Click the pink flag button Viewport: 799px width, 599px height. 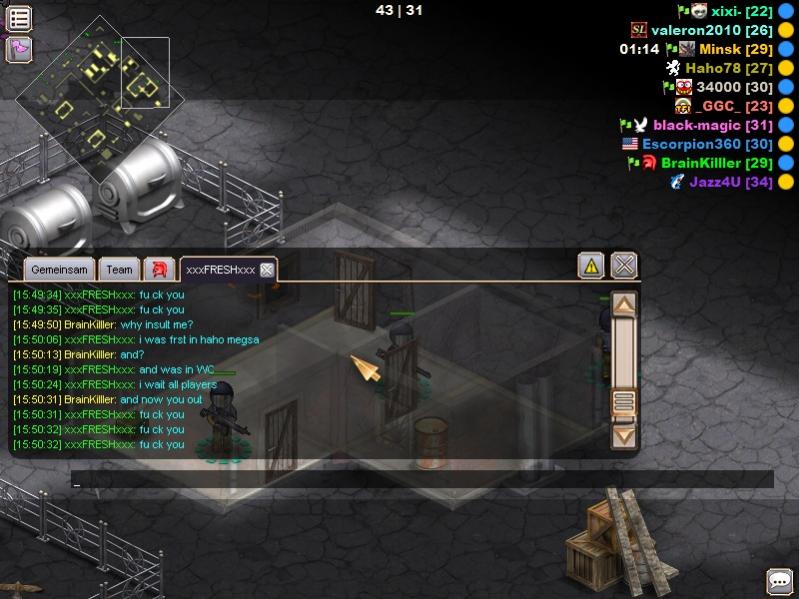pos(19,48)
